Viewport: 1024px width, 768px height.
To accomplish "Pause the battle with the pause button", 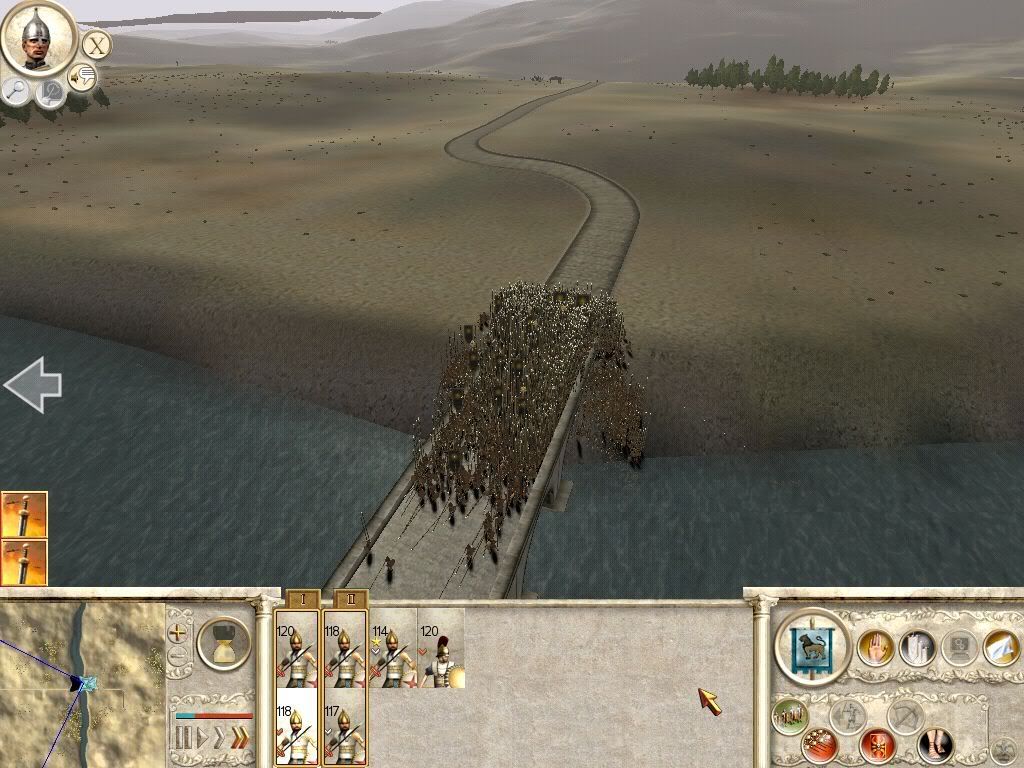I will [x=183, y=739].
